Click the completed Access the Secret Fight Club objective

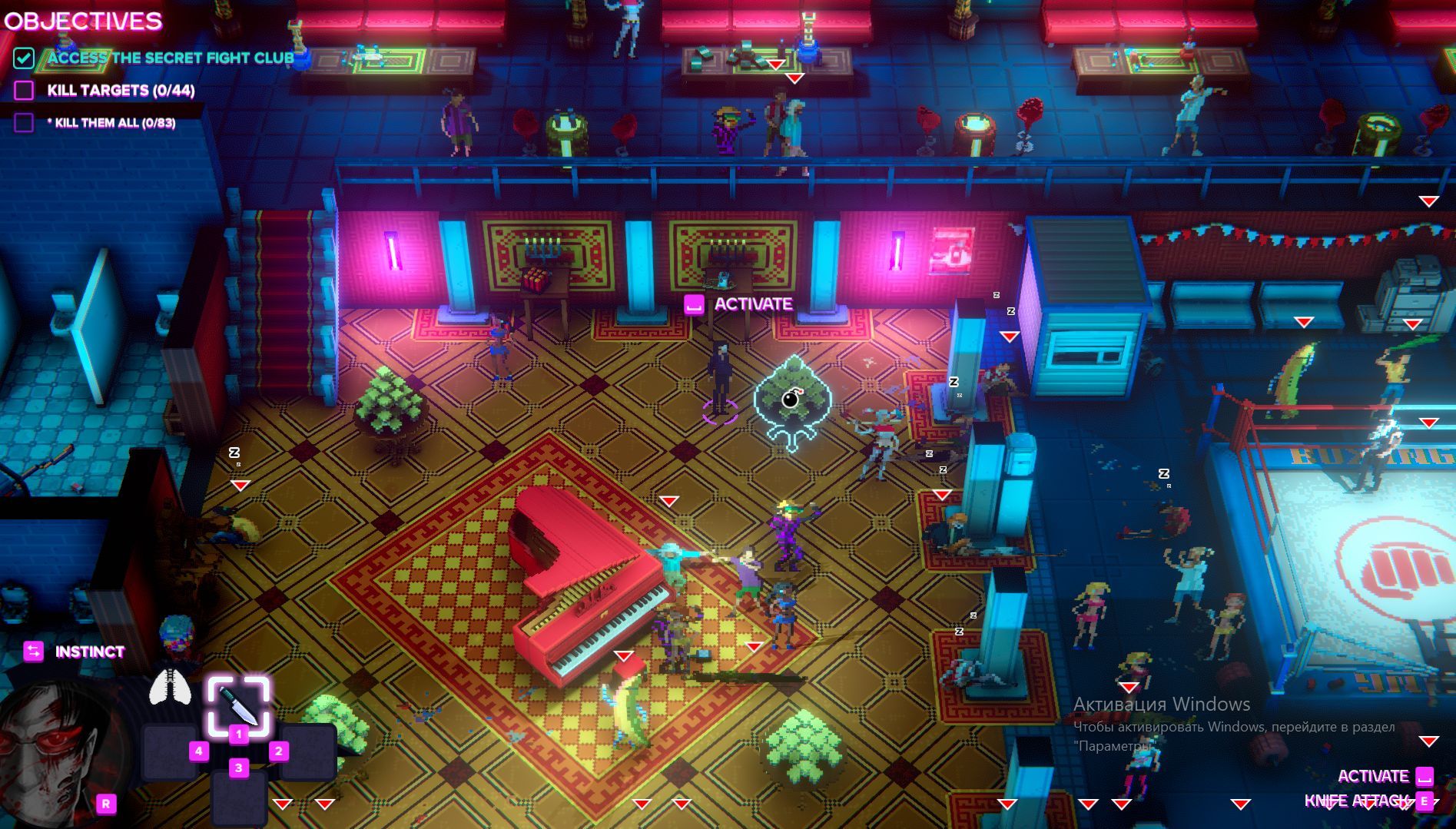pos(170,58)
